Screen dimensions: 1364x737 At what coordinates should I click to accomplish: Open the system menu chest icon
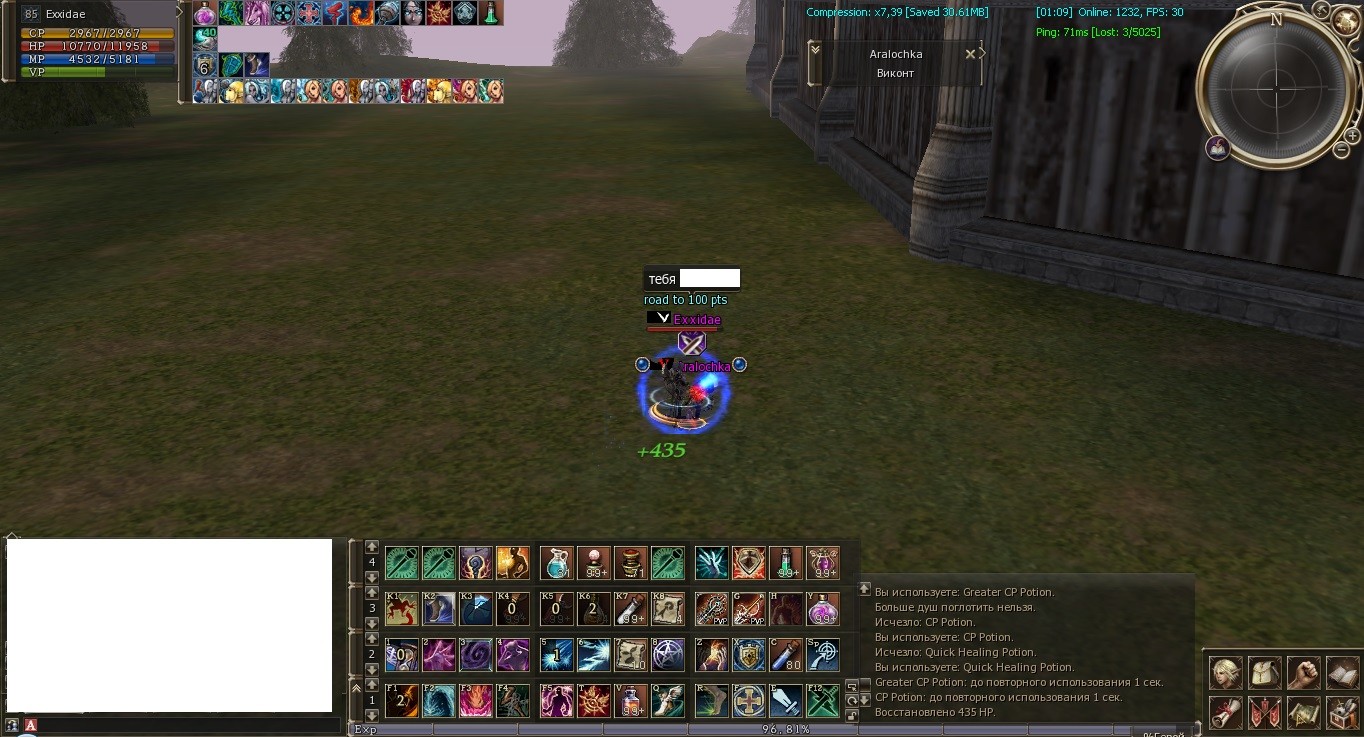click(x=1341, y=712)
